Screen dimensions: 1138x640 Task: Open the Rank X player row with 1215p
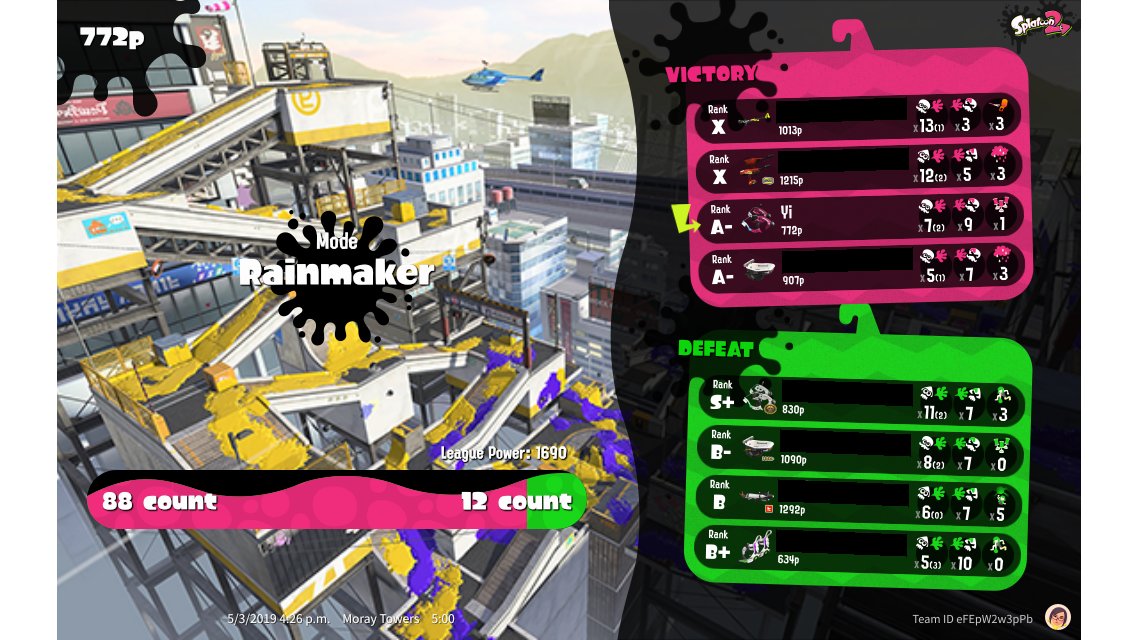tap(860, 167)
